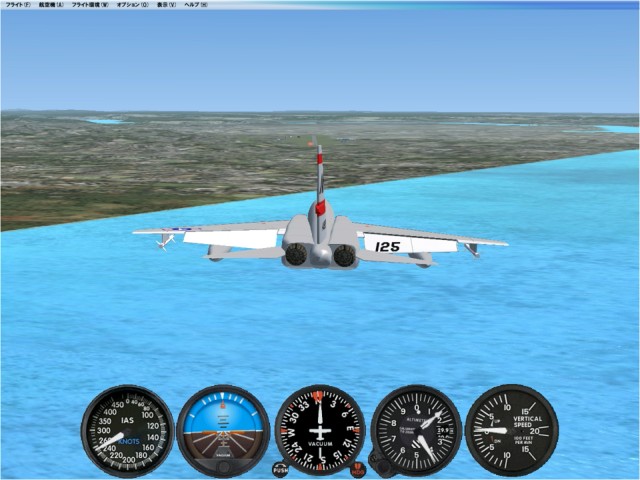Open the オプション (Options) menu

click(132, 5)
